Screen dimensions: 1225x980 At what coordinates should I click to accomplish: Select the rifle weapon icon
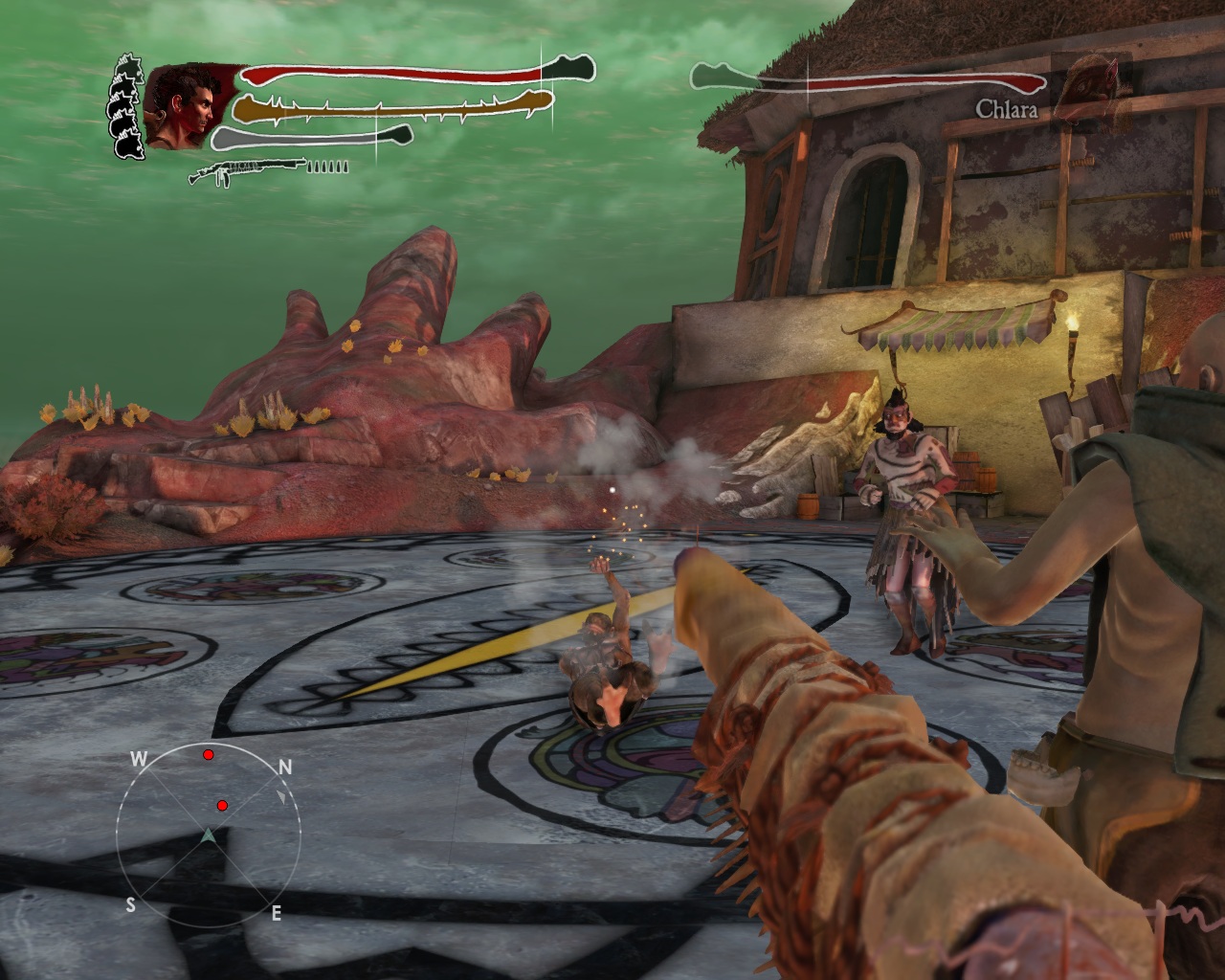(247, 171)
